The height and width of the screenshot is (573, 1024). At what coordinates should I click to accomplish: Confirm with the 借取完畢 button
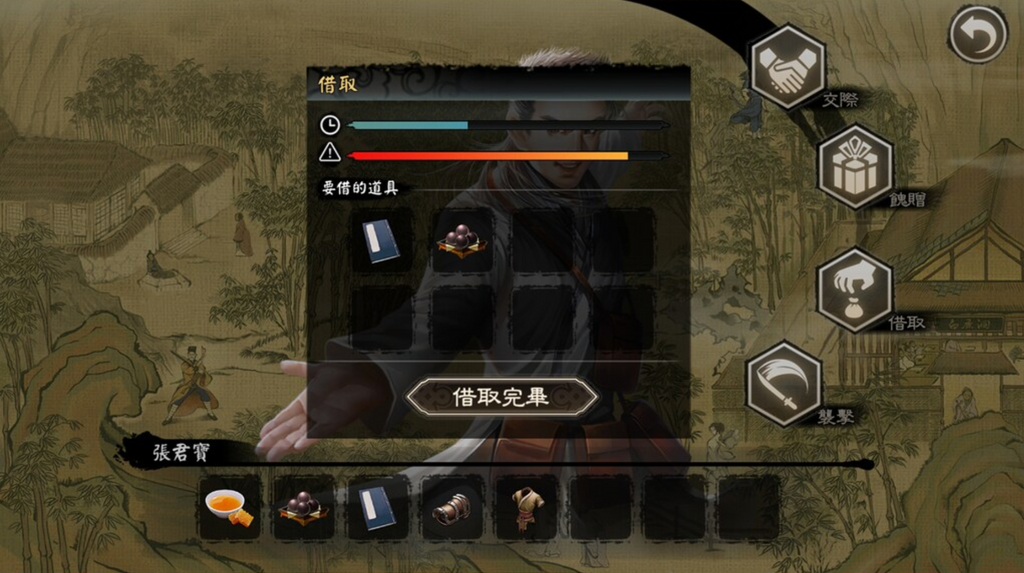point(501,396)
